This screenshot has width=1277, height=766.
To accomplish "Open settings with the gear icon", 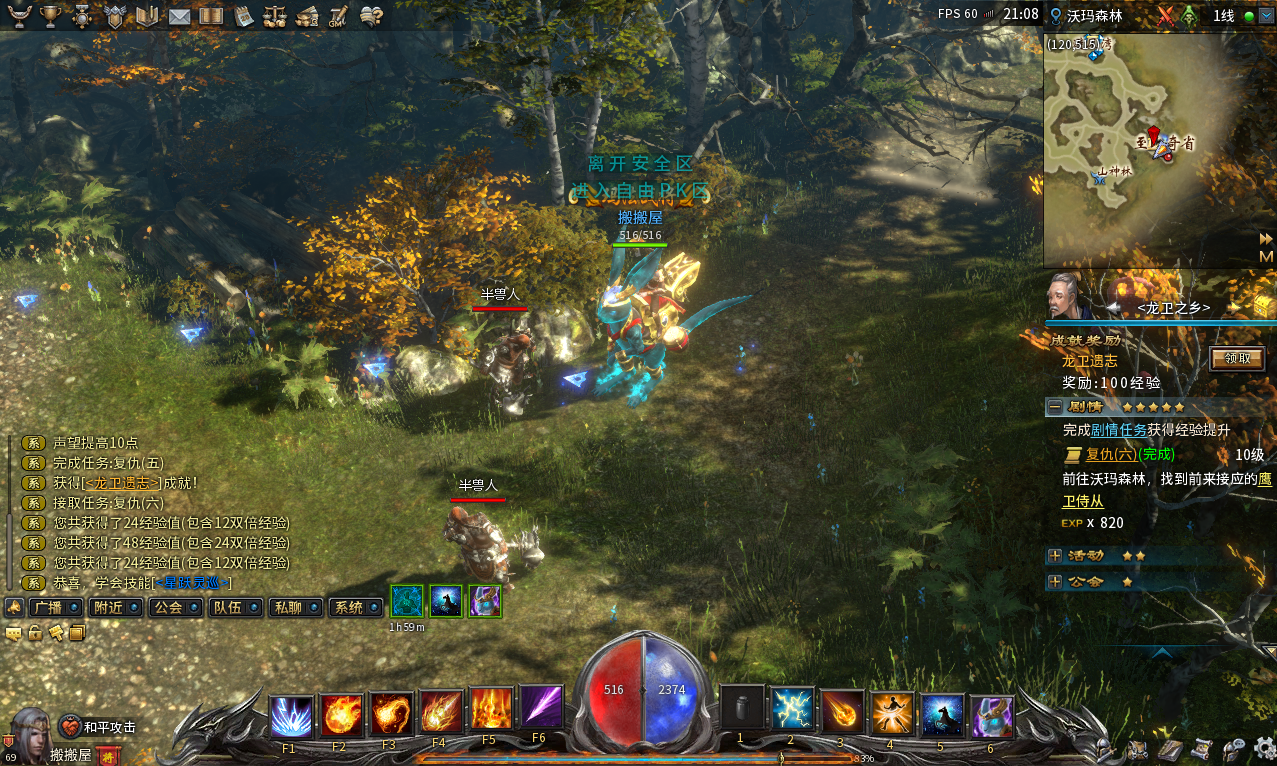I will [1264, 748].
